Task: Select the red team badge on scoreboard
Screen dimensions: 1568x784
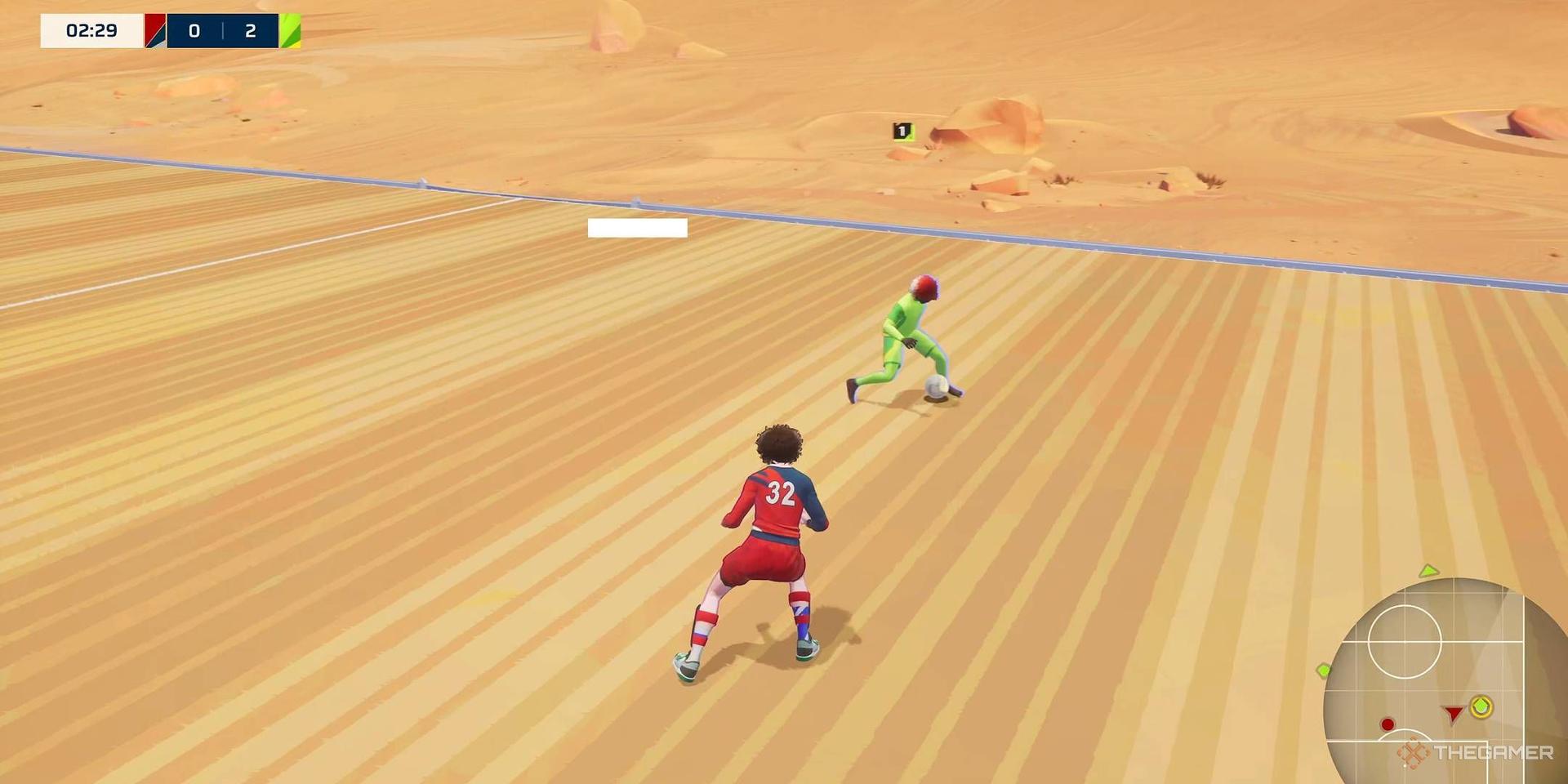Action: coord(155,31)
